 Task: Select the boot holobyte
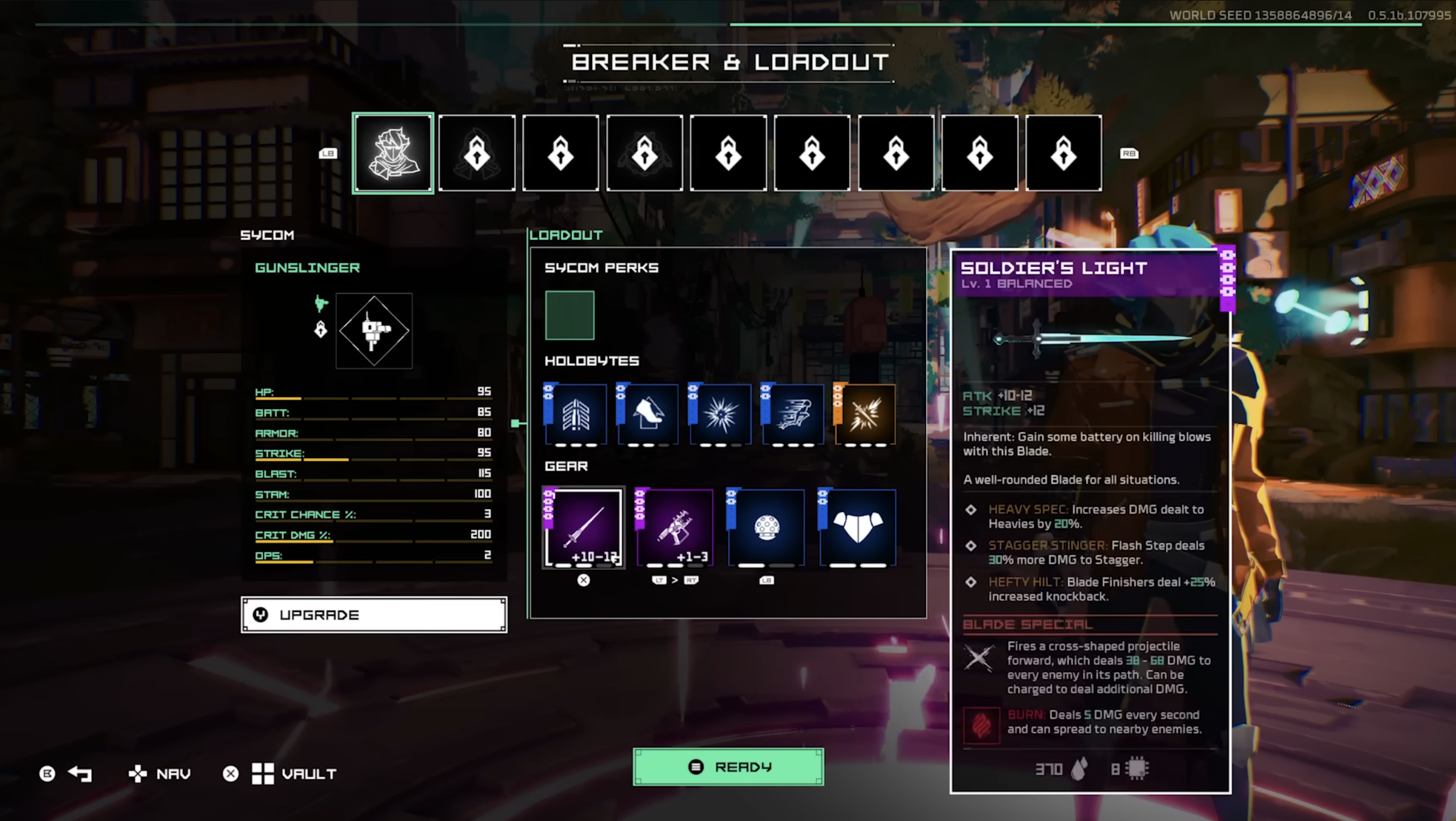pos(648,414)
